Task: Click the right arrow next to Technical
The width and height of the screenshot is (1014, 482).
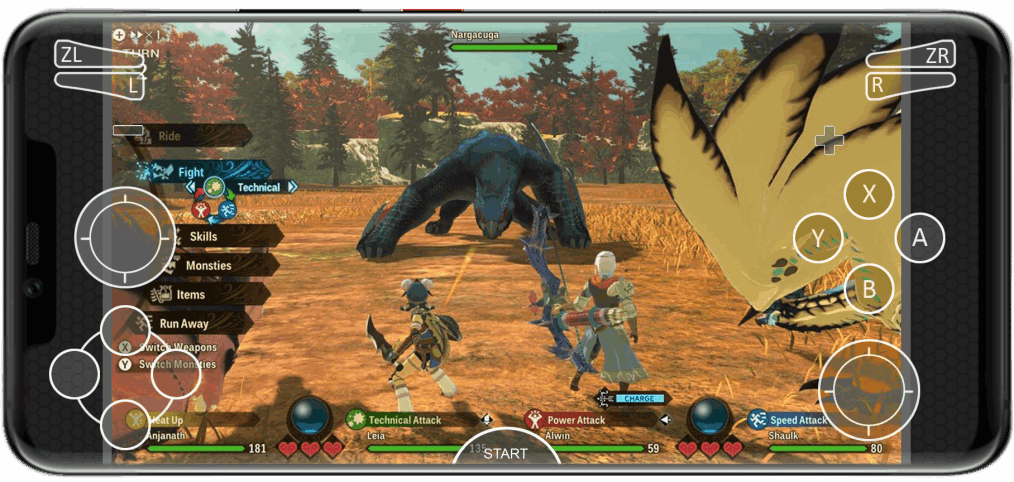Action: tap(292, 187)
